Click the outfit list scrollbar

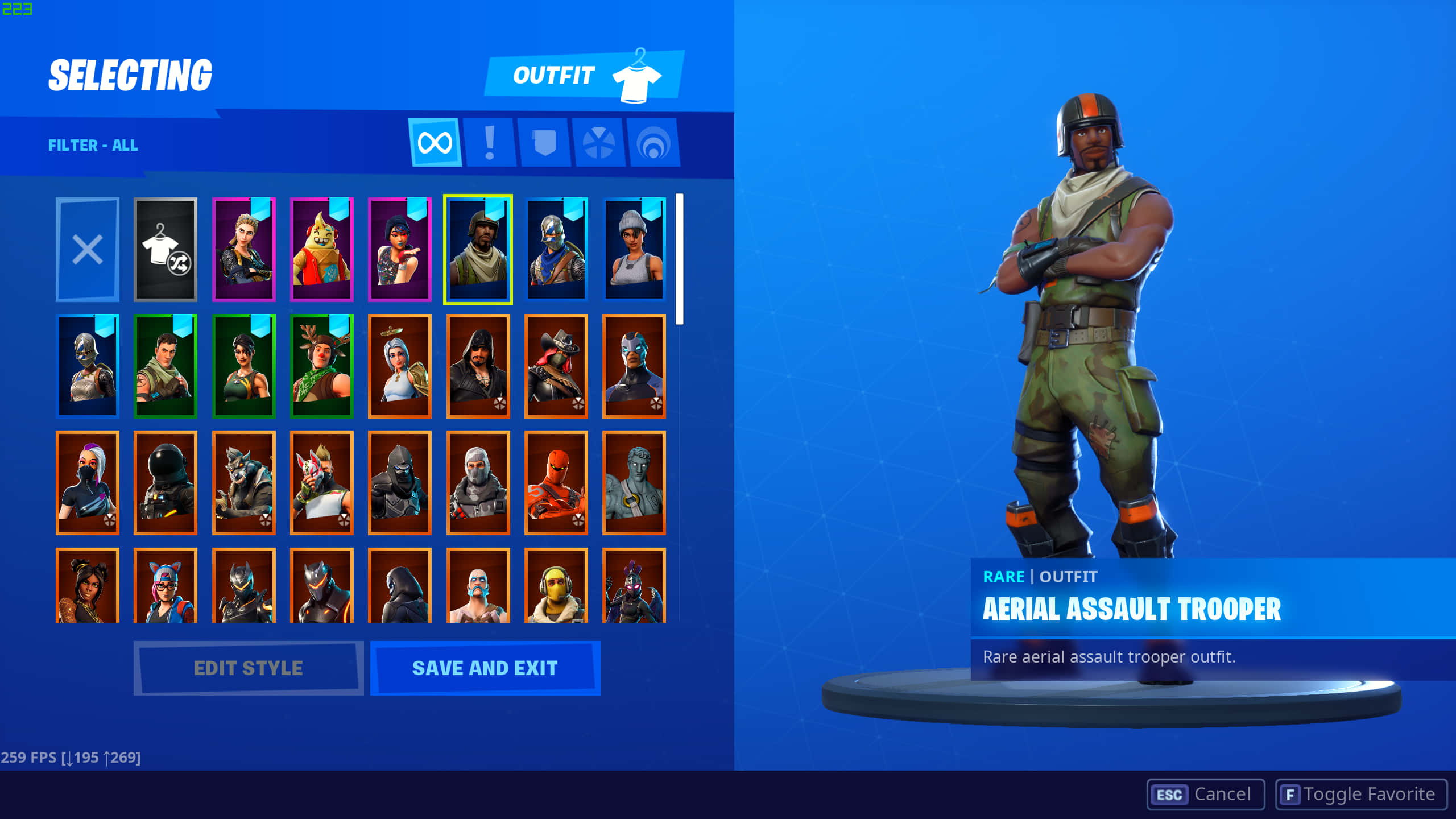click(x=679, y=259)
